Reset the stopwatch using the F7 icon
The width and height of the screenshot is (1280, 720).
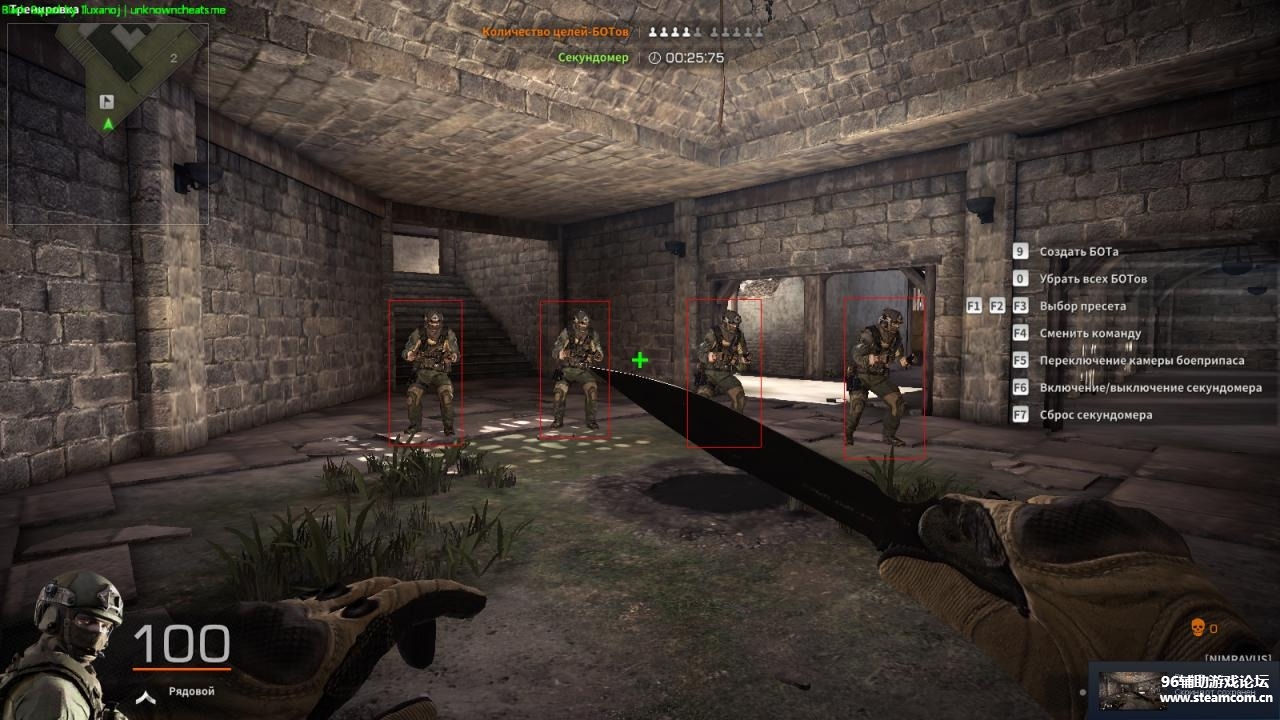tap(1019, 414)
